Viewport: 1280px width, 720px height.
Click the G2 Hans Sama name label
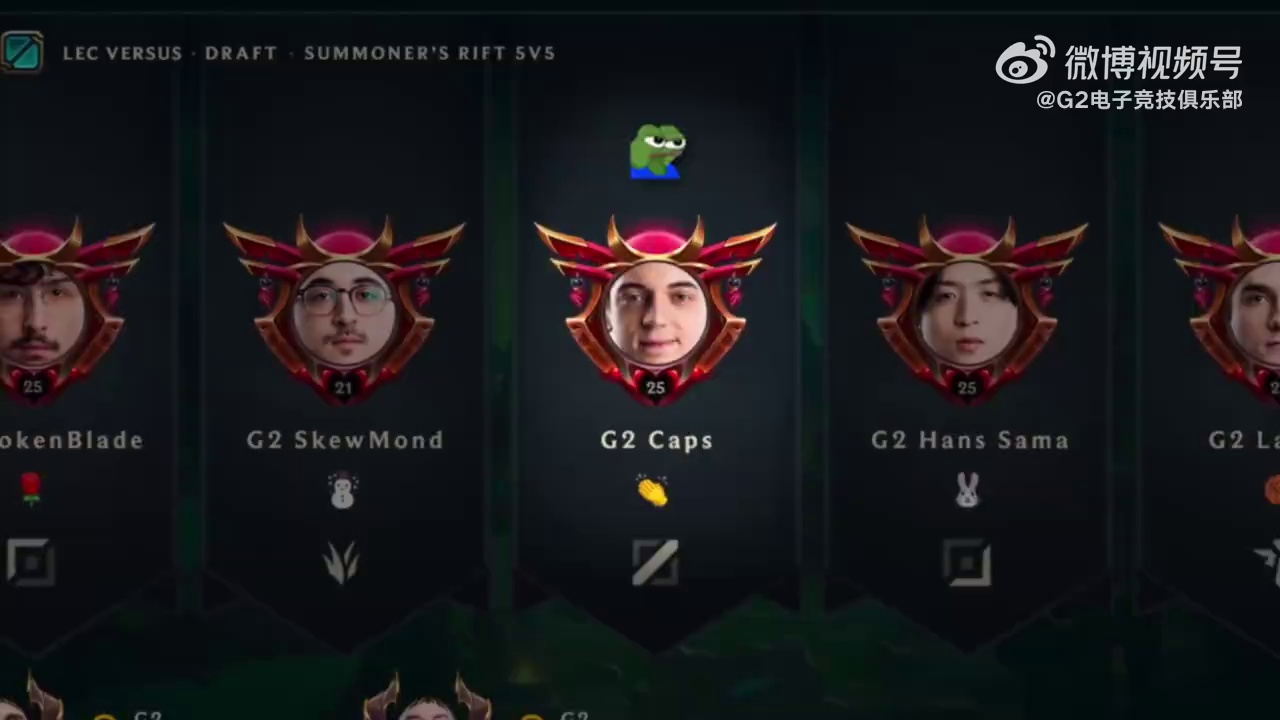click(x=969, y=440)
